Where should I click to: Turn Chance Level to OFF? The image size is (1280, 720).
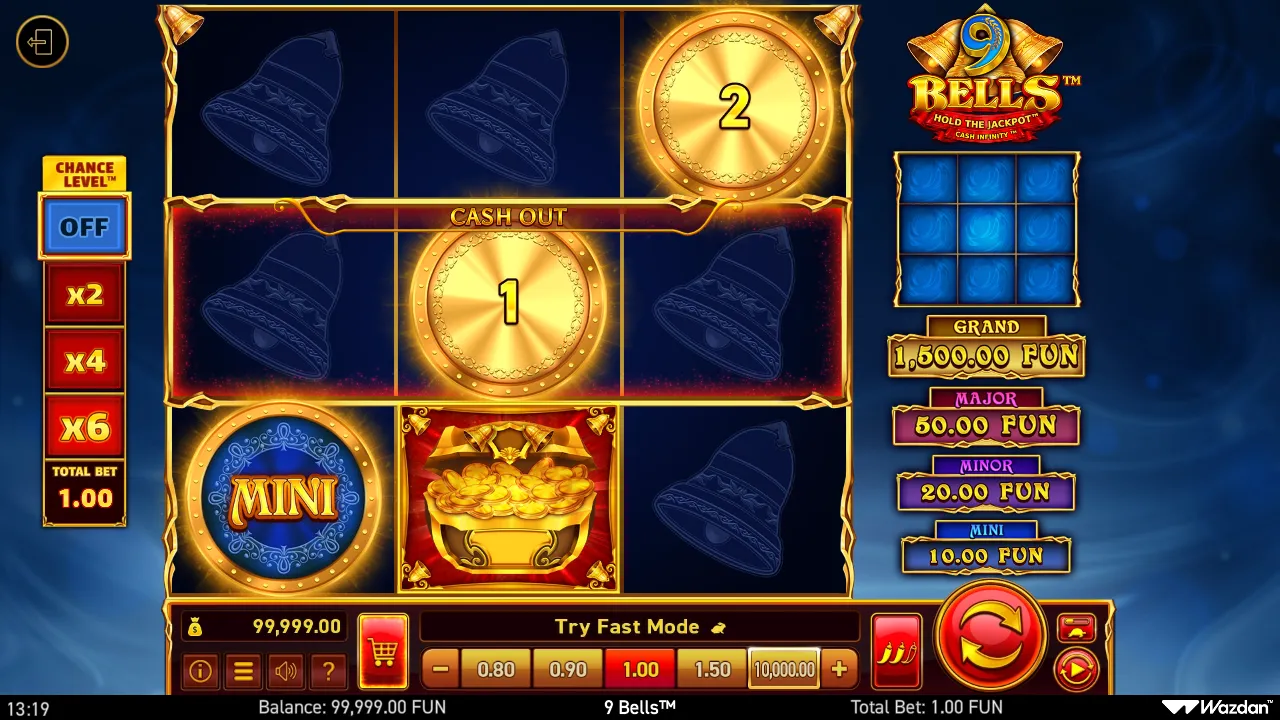point(84,227)
